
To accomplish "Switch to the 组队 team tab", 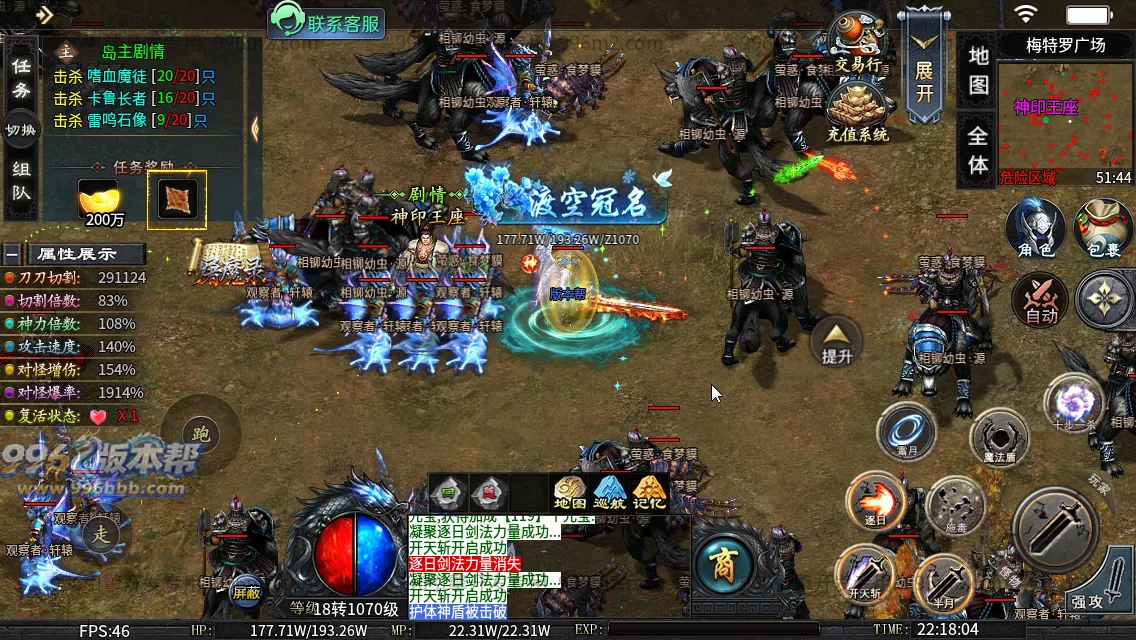I will click(x=21, y=182).
